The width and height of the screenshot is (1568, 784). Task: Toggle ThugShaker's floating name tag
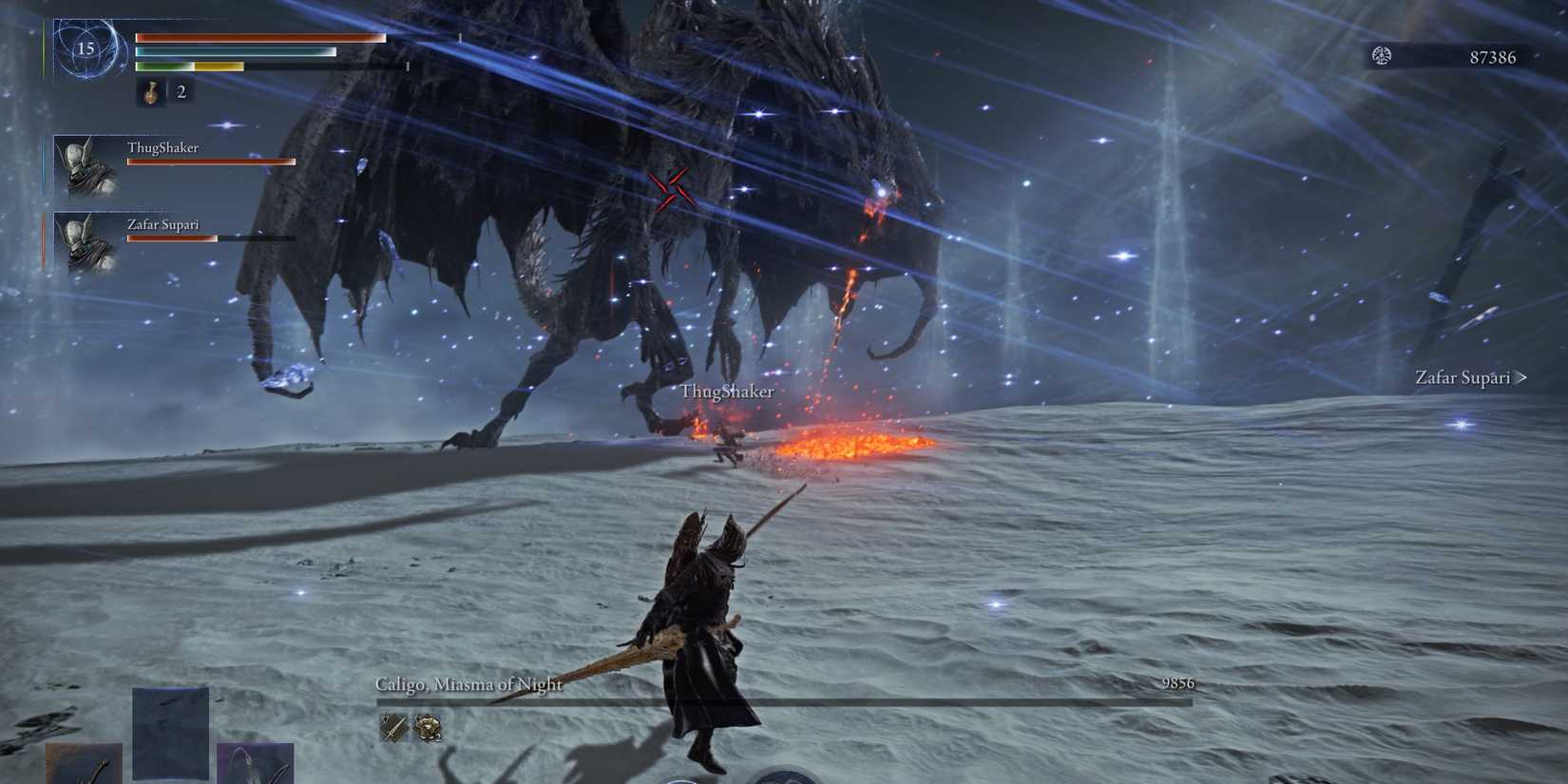tap(727, 391)
